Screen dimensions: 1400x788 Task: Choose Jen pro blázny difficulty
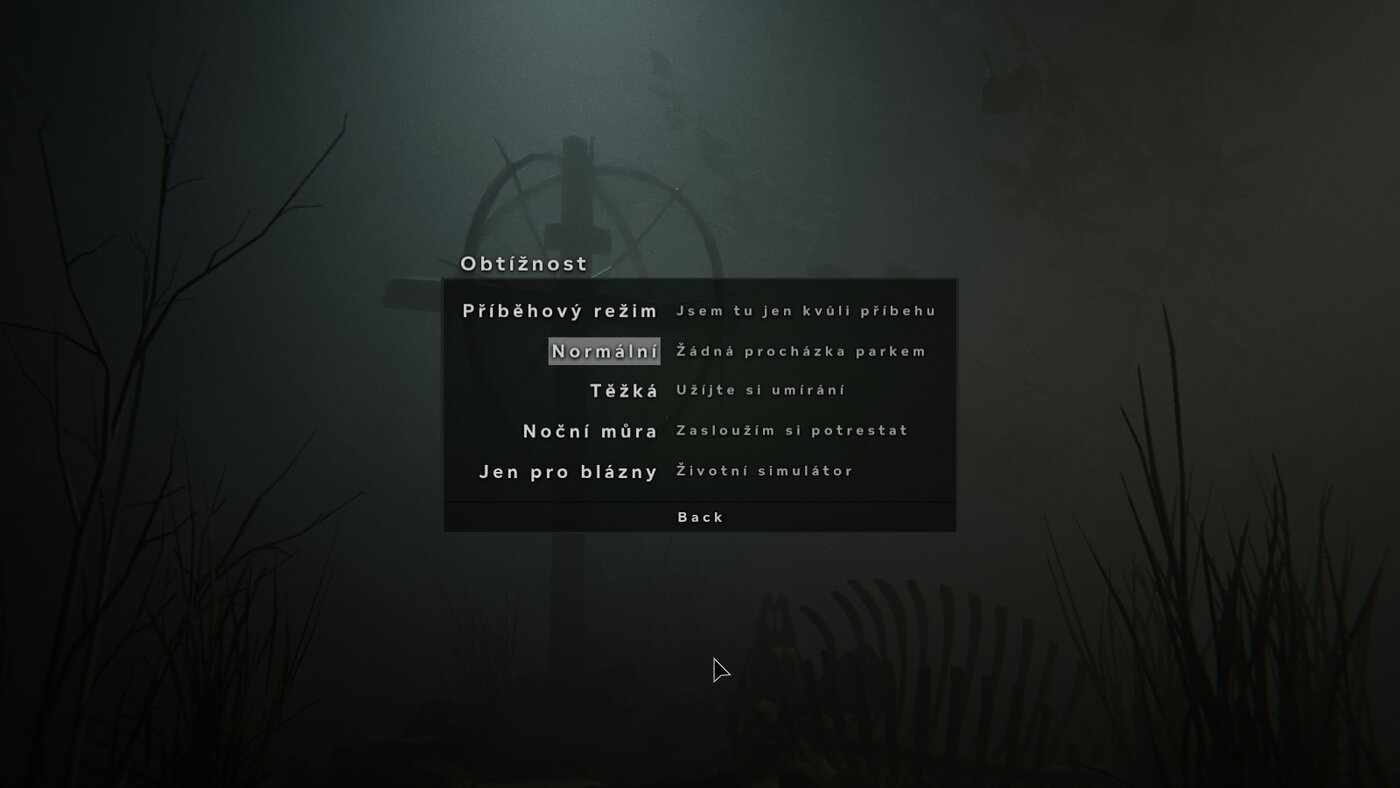(568, 471)
